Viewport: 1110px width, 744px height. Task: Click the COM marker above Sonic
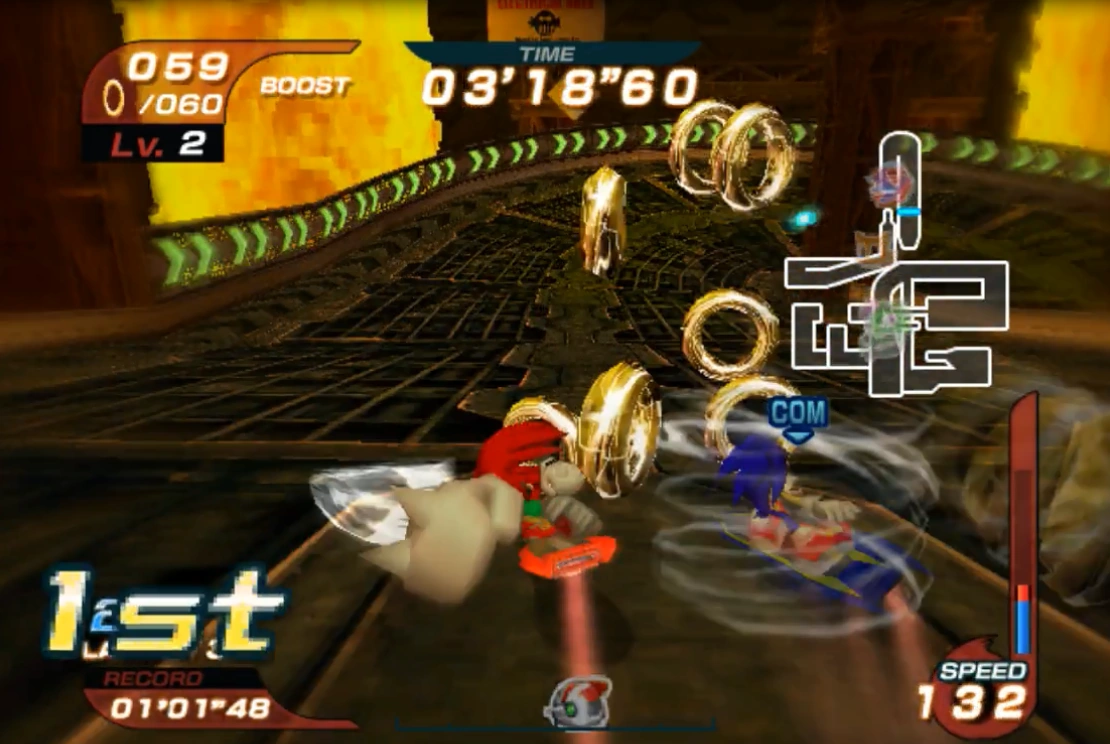pyautogui.click(x=798, y=413)
